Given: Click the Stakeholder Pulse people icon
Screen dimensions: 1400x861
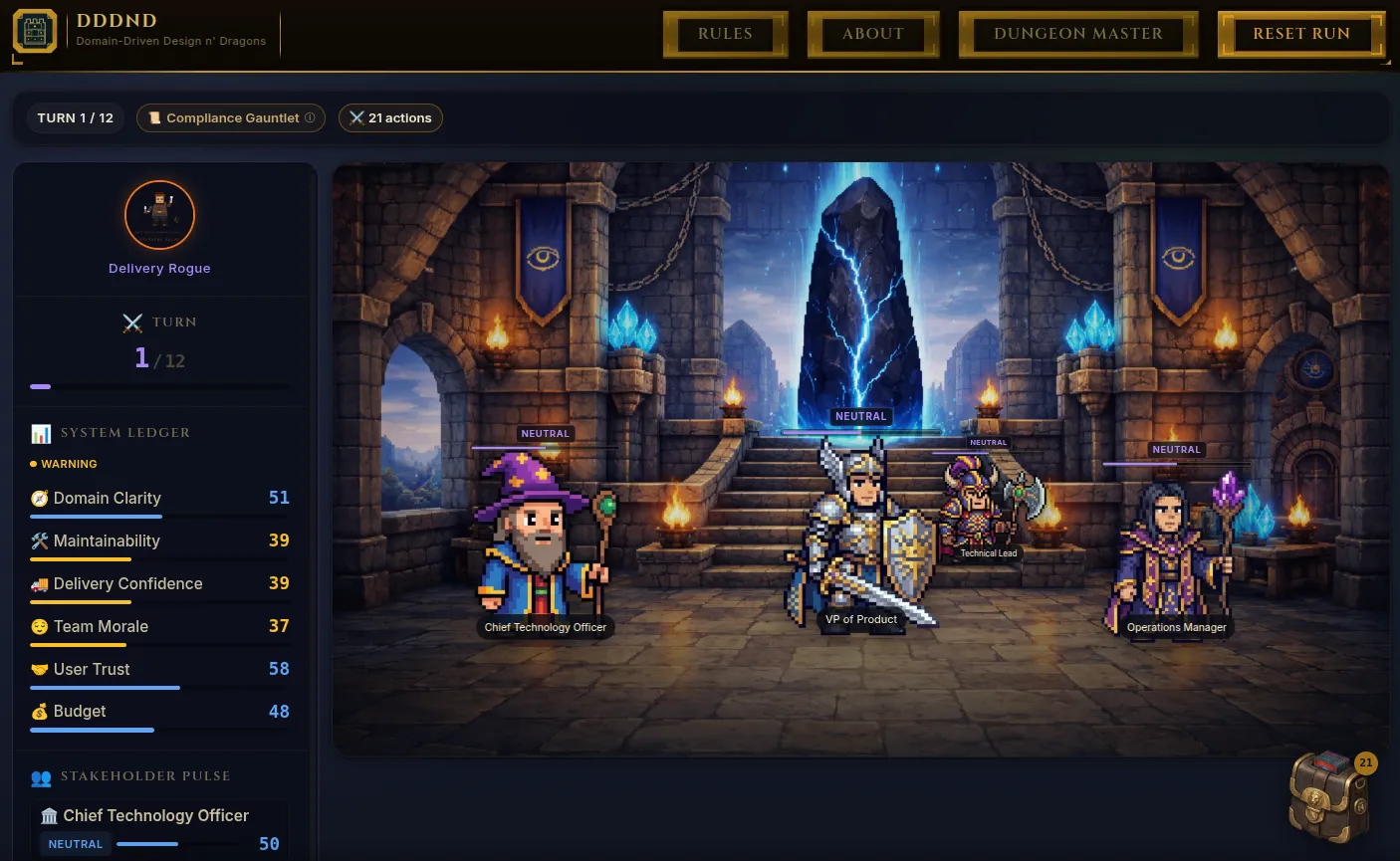Looking at the screenshot, I should 40,776.
